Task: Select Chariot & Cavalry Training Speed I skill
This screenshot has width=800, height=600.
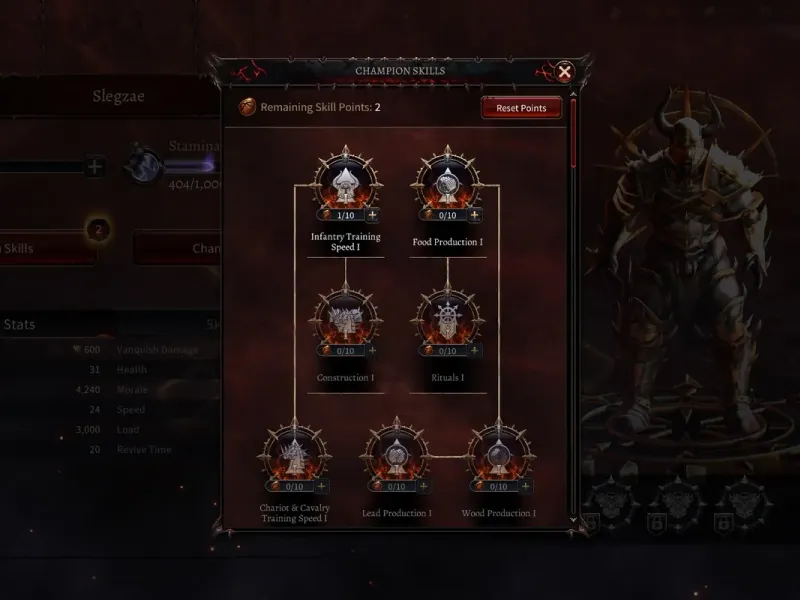Action: tap(294, 454)
